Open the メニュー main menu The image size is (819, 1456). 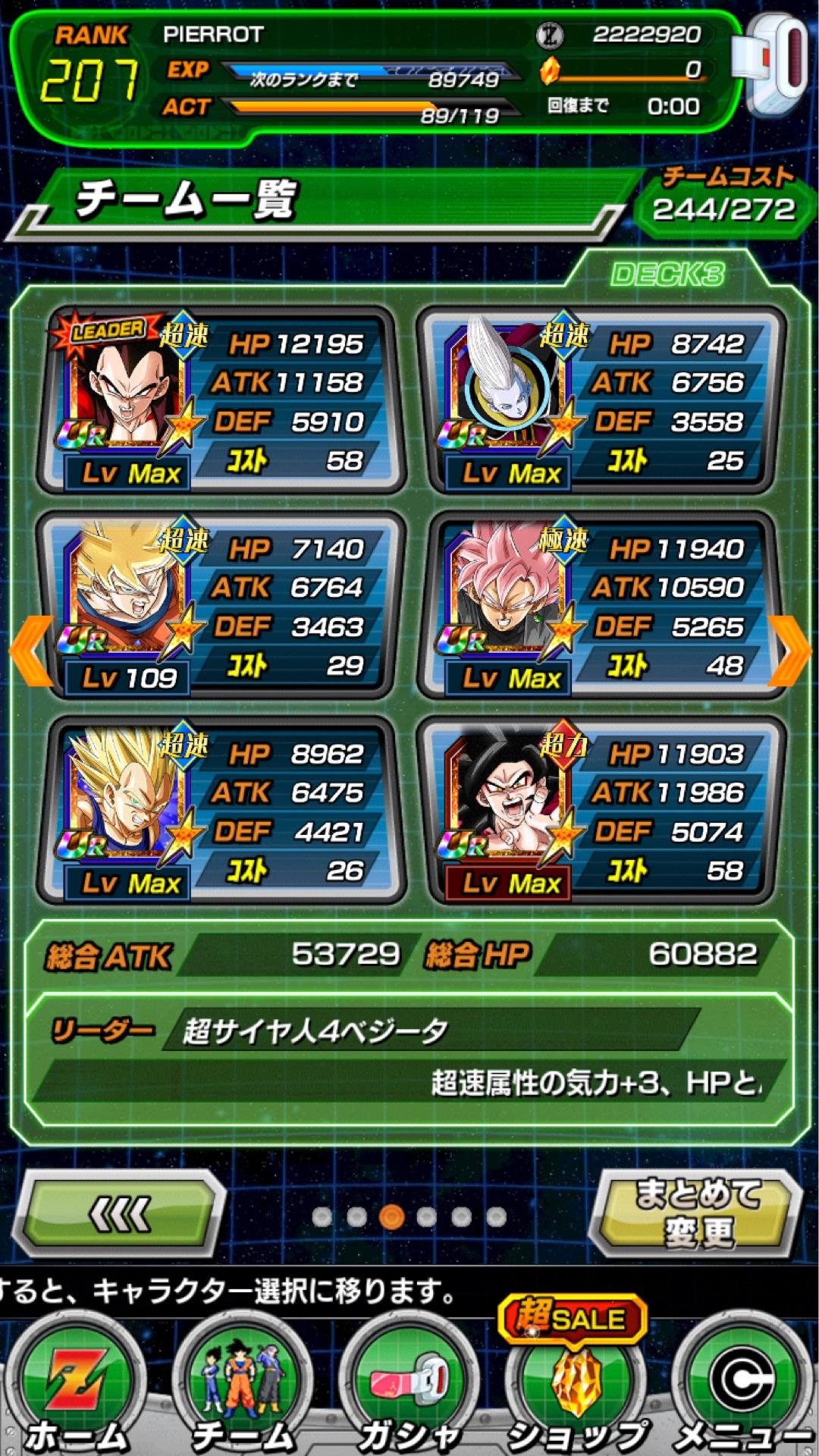pos(742,1388)
